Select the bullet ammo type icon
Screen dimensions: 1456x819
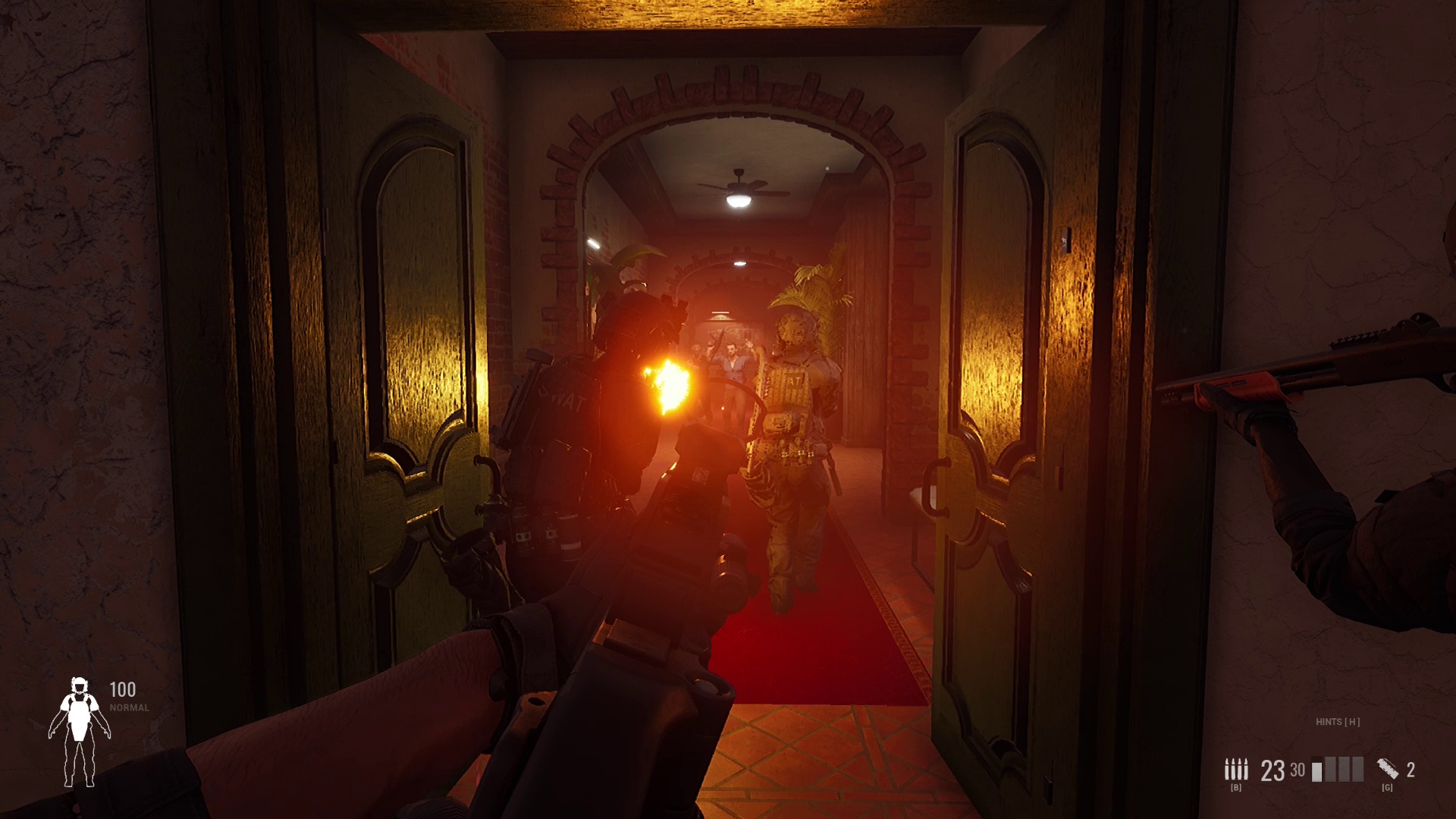click(1235, 769)
